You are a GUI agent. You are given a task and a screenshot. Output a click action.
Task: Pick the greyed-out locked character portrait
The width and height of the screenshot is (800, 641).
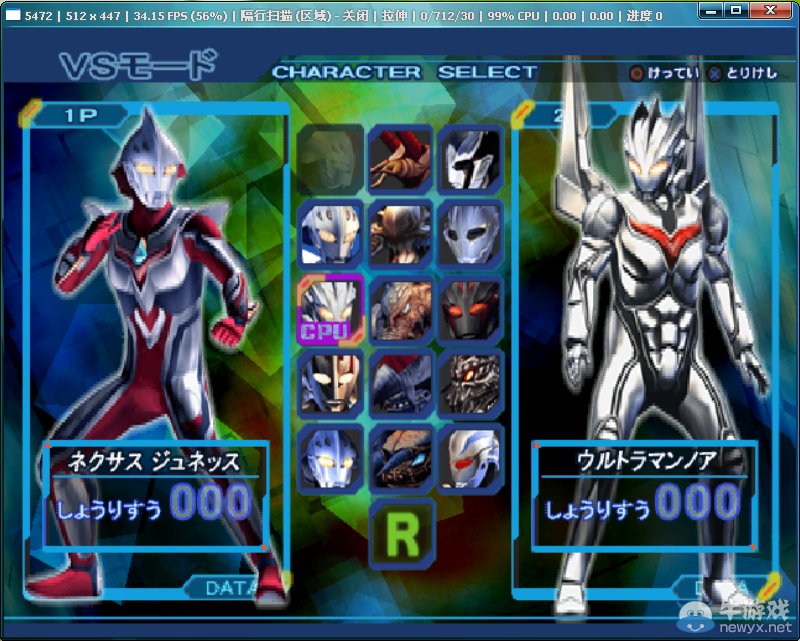click(x=330, y=158)
